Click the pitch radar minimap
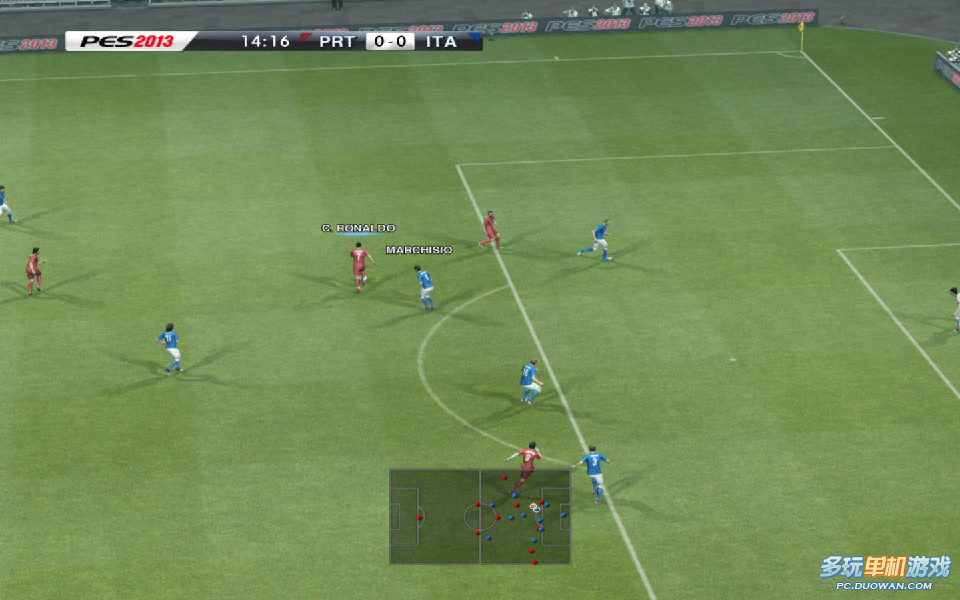The width and height of the screenshot is (960, 600). [480, 516]
